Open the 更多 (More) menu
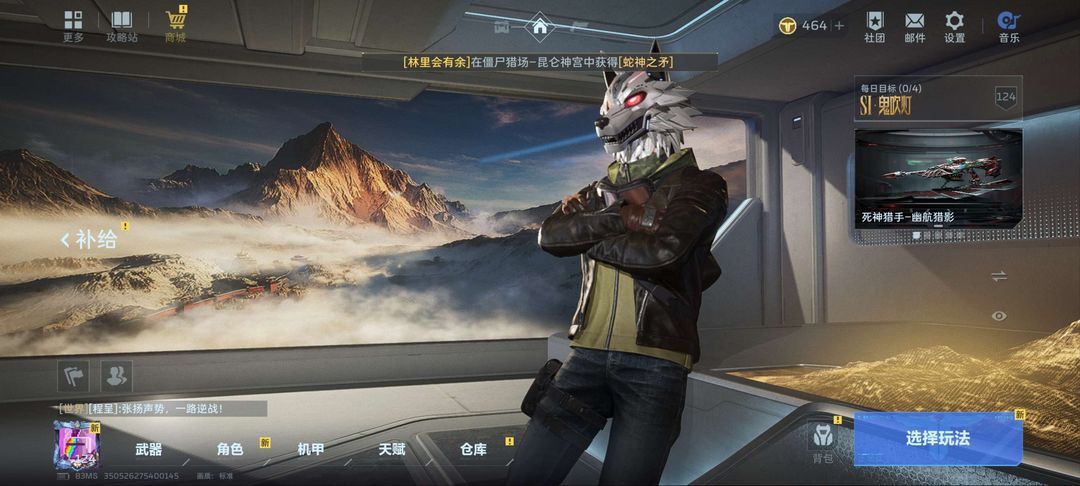The image size is (1080, 486). click(73, 26)
